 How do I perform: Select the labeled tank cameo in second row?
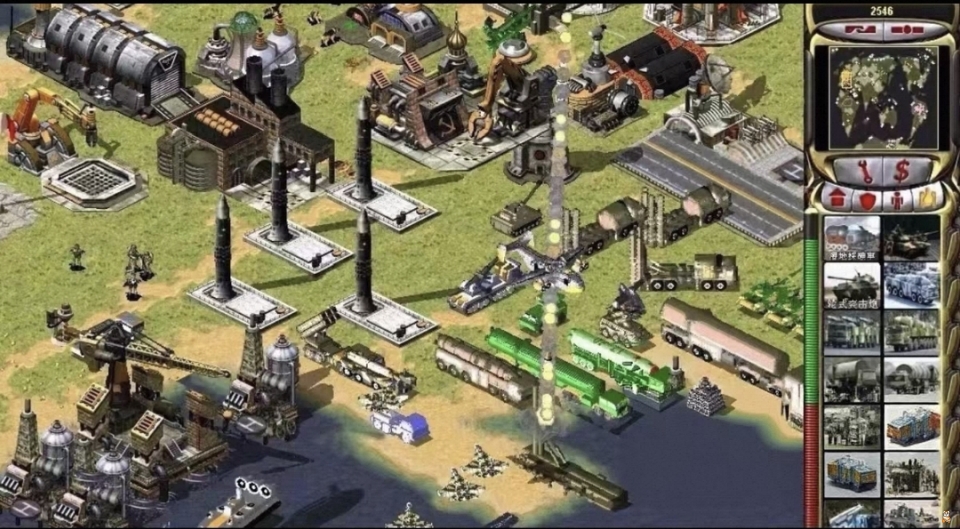click(852, 286)
